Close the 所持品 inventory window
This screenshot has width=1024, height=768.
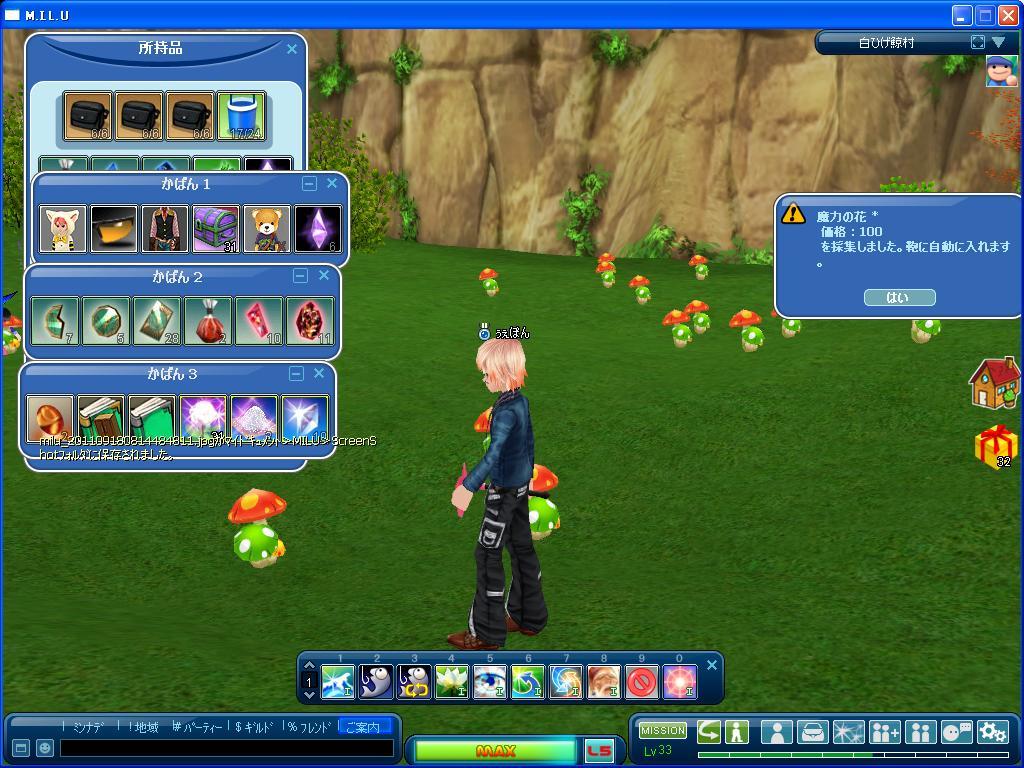(x=292, y=48)
